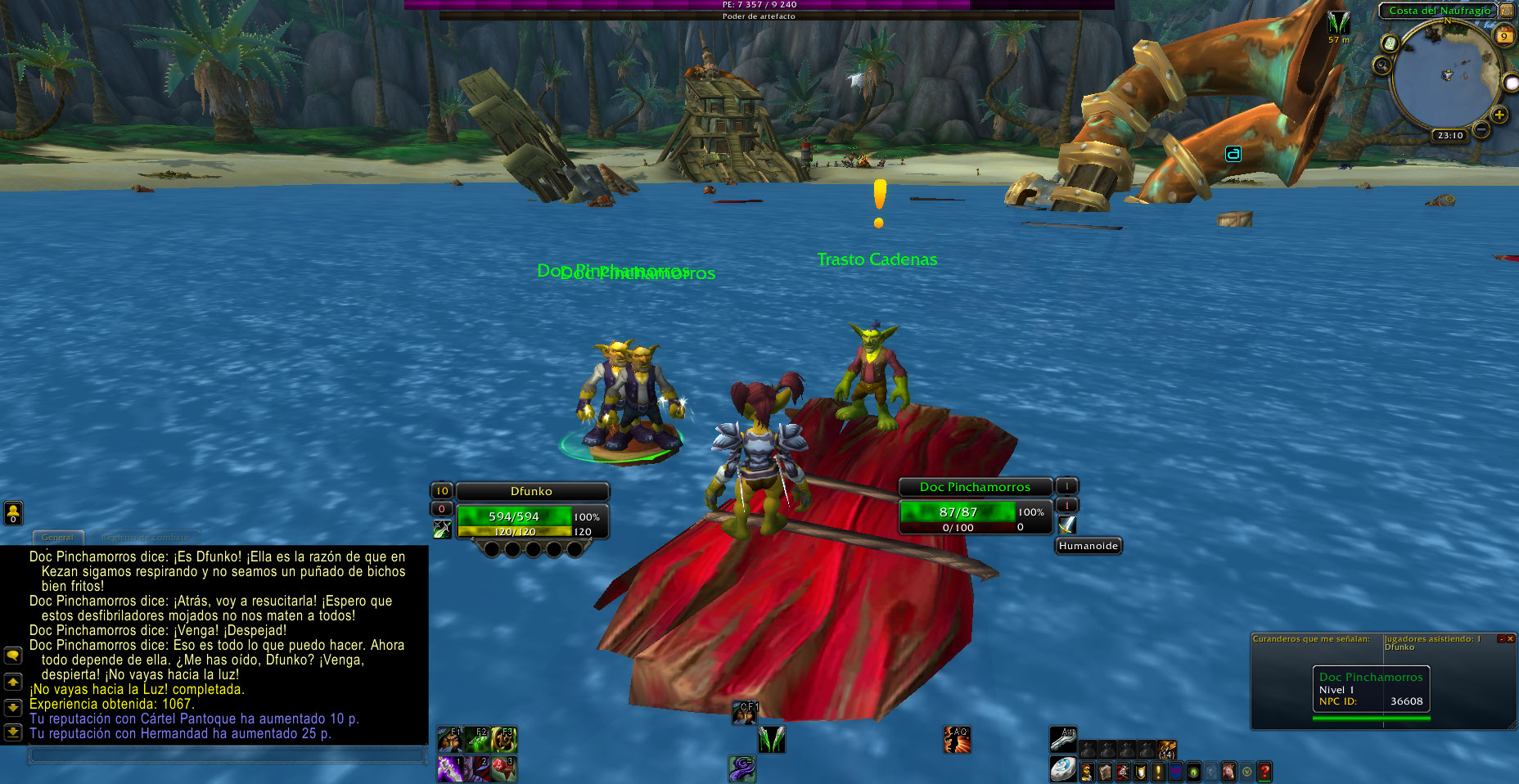Select the Dfunko player frame
This screenshot has width=1519, height=784.
(x=531, y=491)
